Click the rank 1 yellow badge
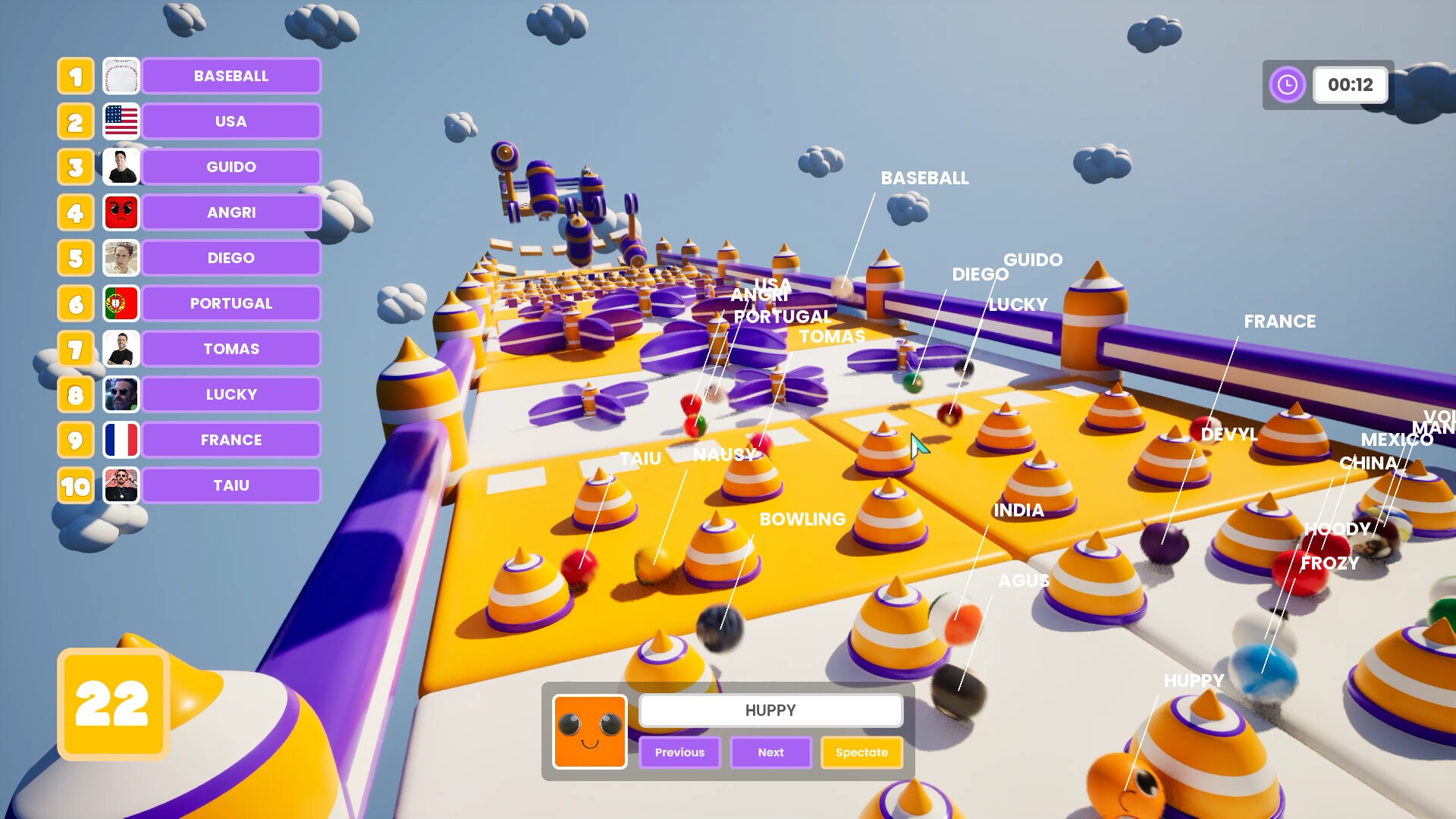 point(75,76)
